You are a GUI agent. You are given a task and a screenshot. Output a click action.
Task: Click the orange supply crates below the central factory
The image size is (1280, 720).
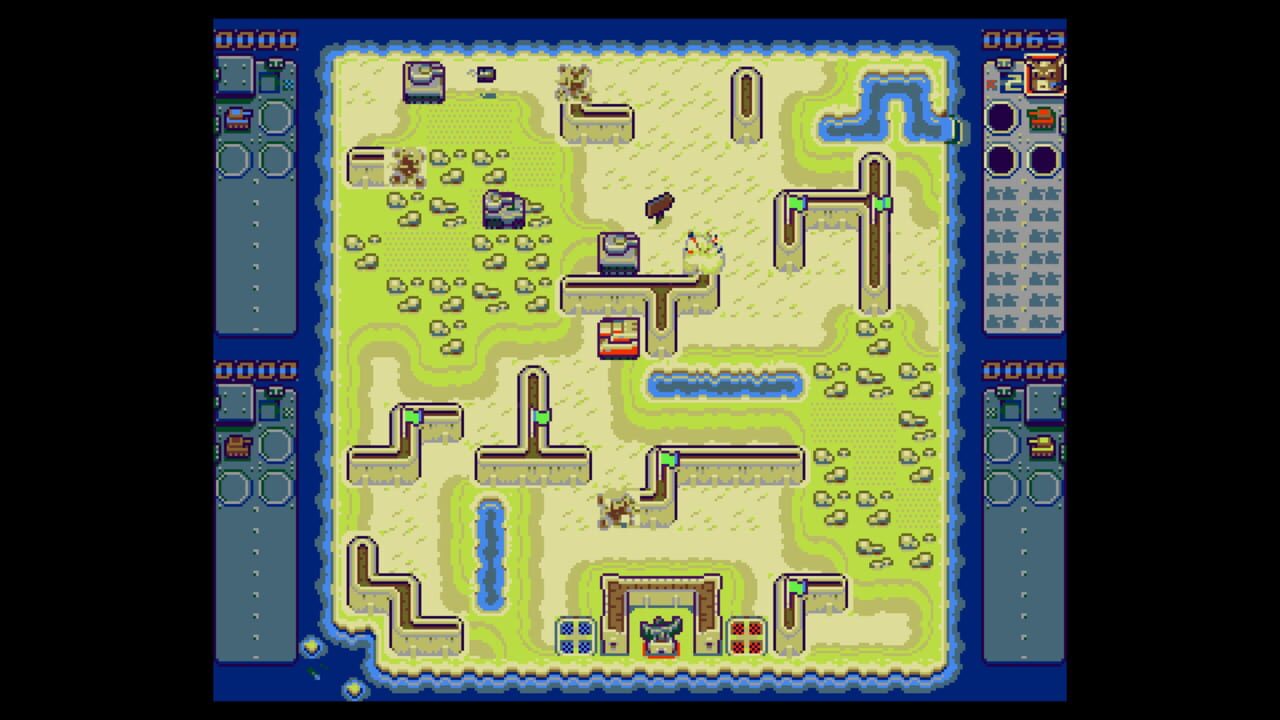click(617, 337)
